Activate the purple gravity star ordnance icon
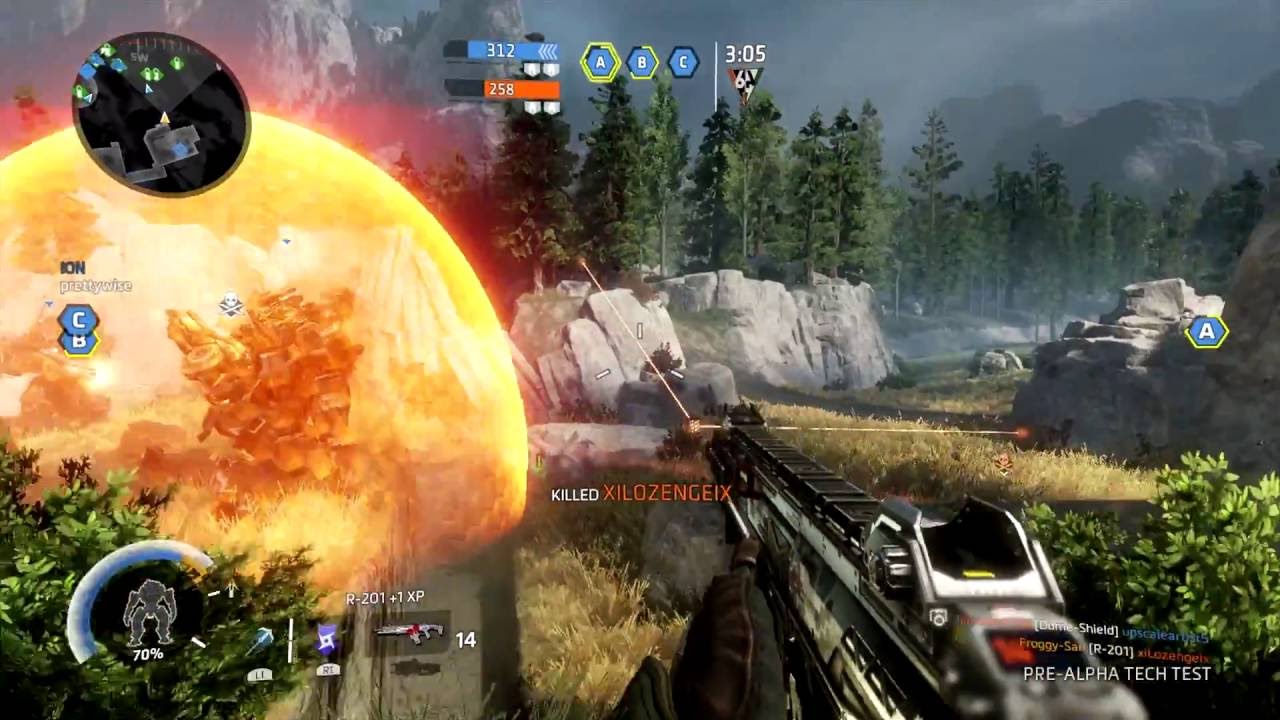Screen dimensions: 1280x720 tap(328, 638)
